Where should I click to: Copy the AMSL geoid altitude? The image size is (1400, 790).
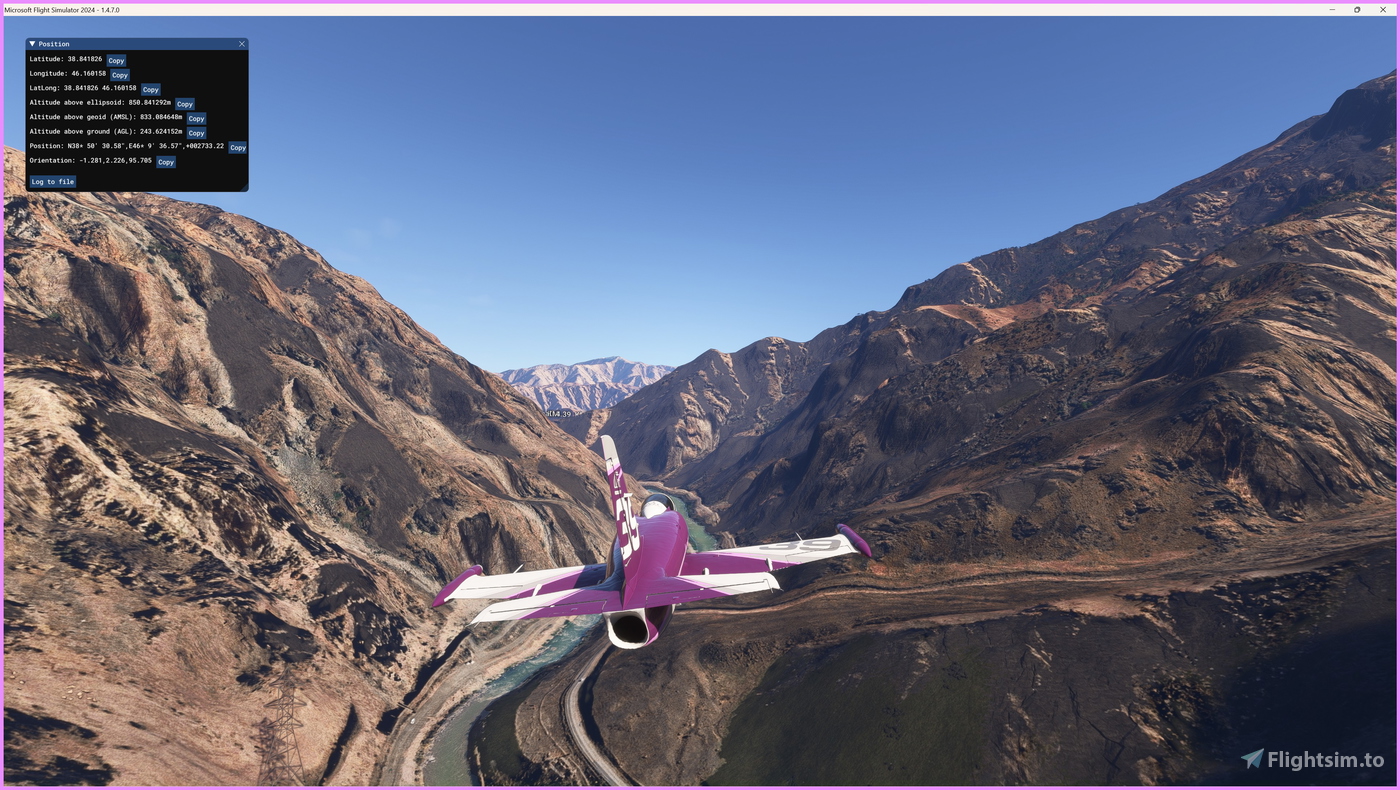tap(196, 119)
